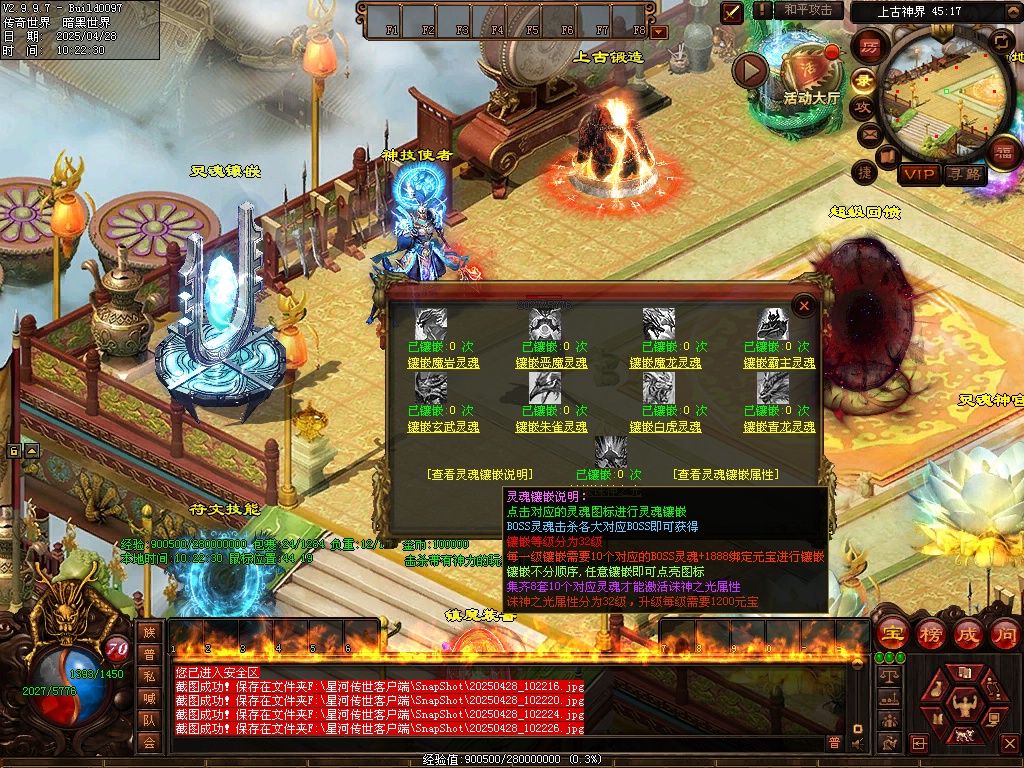
Task: Inlay the 青龙灵魂 soul
Action: (779, 427)
